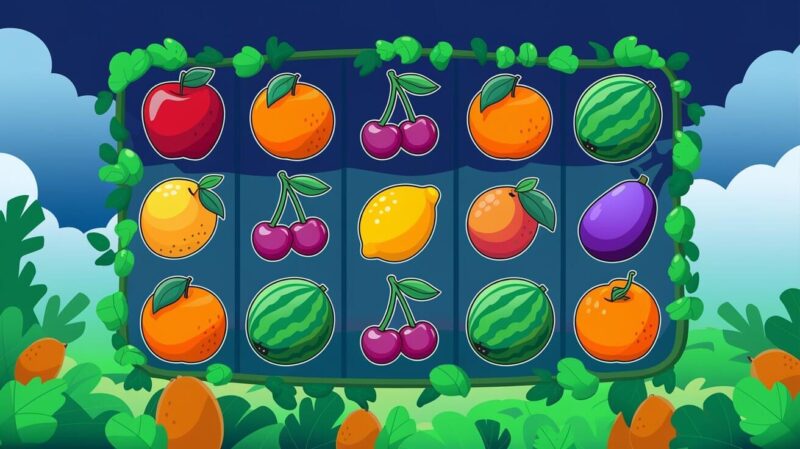Image resolution: width=800 pixels, height=449 pixels.
Task: Select the red apple tile
Action: pos(183,118)
